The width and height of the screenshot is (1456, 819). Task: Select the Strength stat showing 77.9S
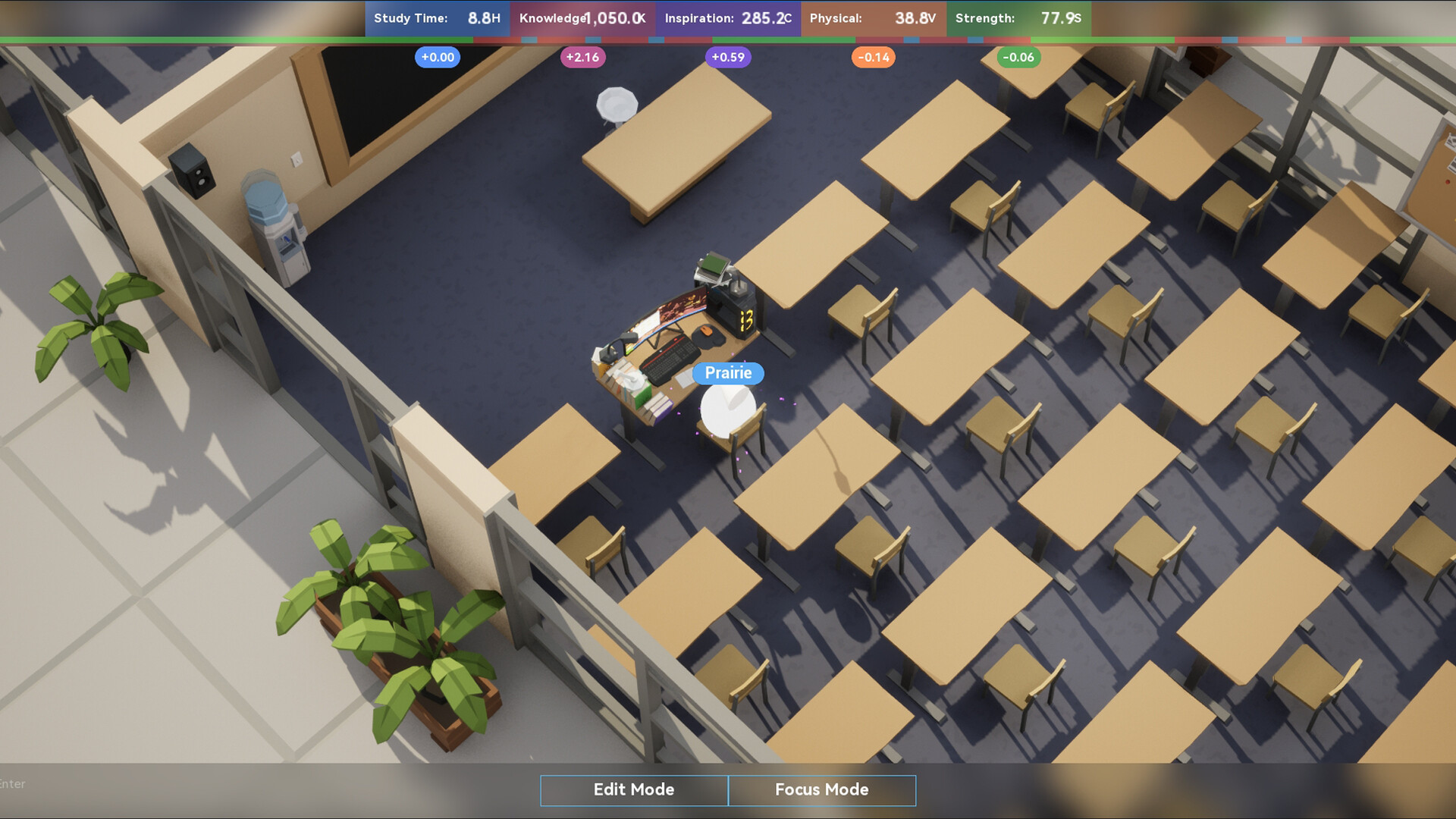tap(1018, 19)
